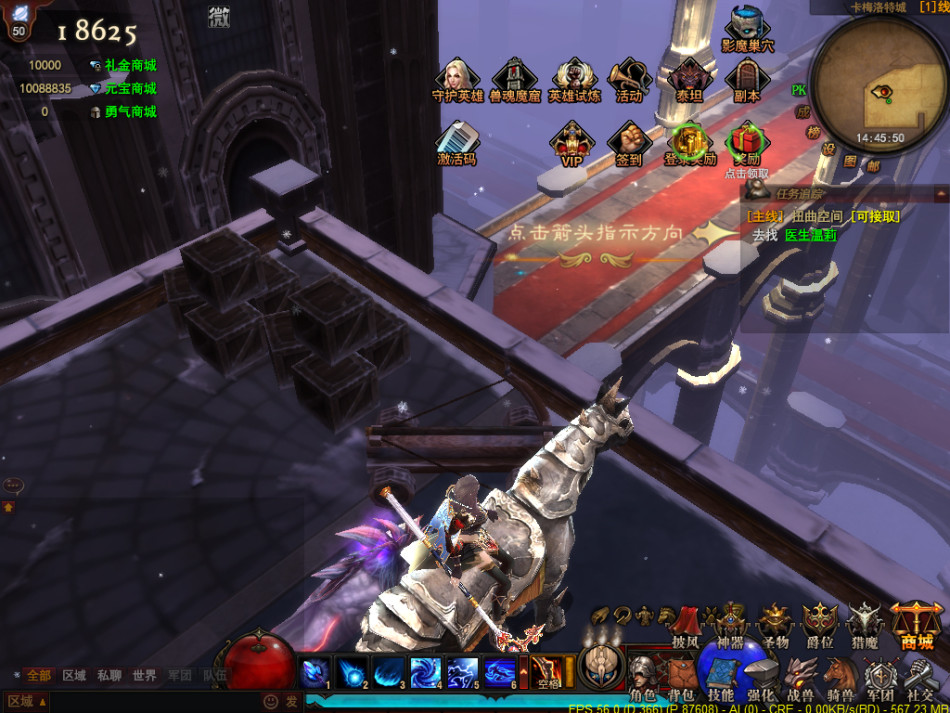Open 英雄试炼 hero trial
The width and height of the screenshot is (950, 713).
pyautogui.click(x=575, y=79)
